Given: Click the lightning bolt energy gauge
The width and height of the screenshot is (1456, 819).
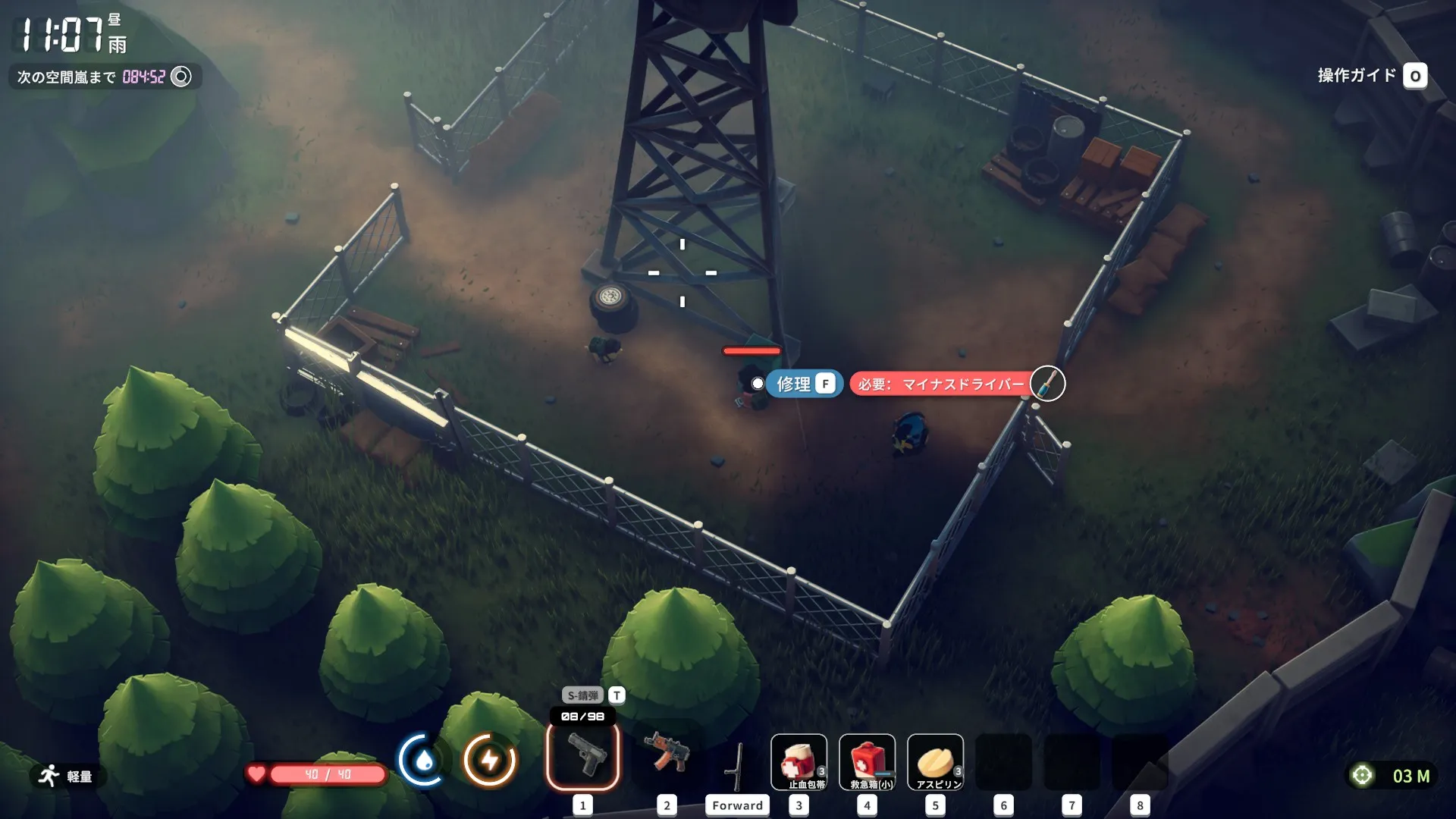Looking at the screenshot, I should [490, 759].
